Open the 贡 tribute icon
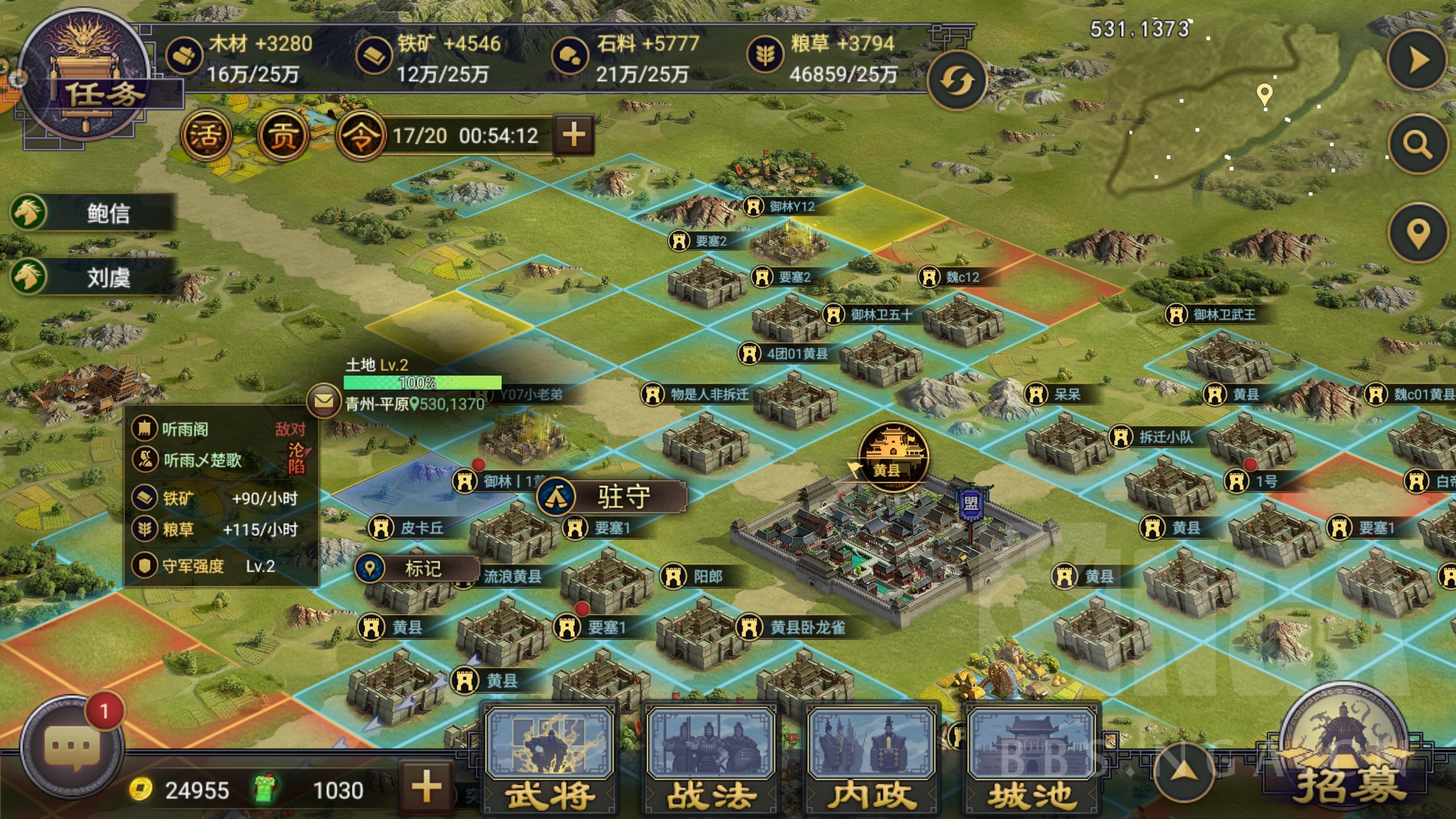 coord(282,135)
